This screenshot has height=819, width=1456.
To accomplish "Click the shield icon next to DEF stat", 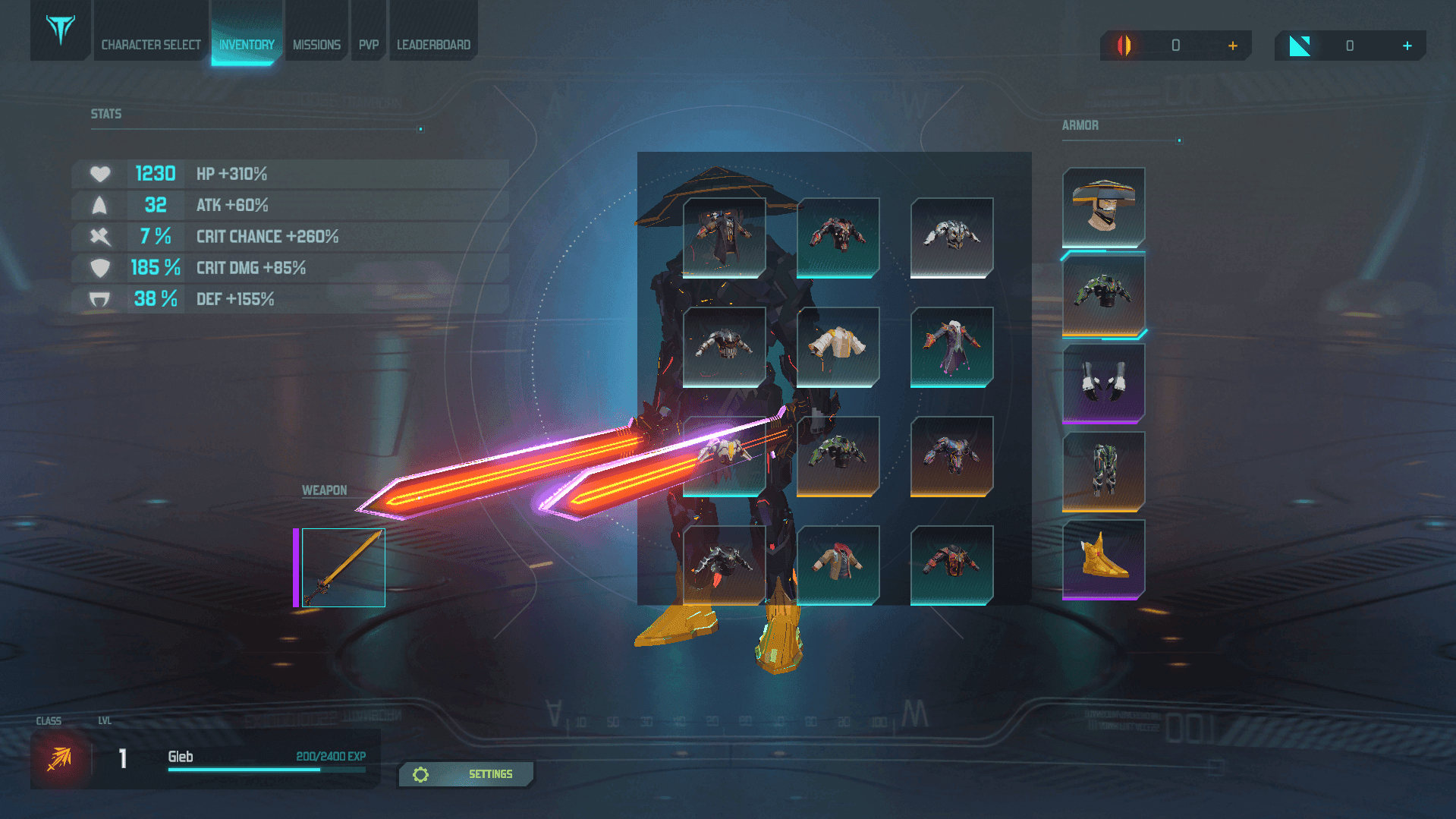I will coord(99,298).
